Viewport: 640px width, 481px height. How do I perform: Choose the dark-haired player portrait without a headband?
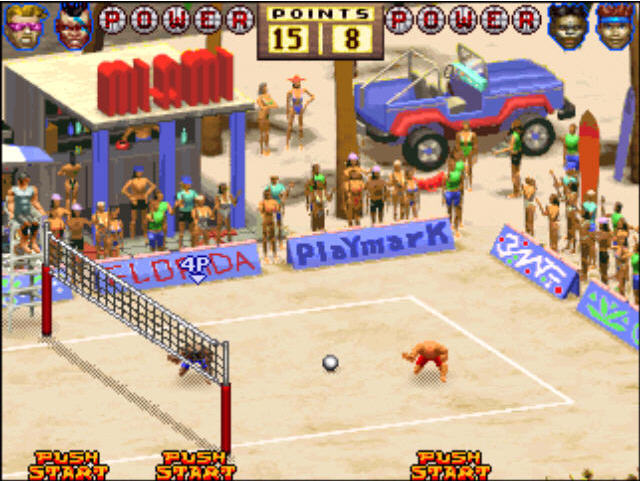click(x=570, y=25)
